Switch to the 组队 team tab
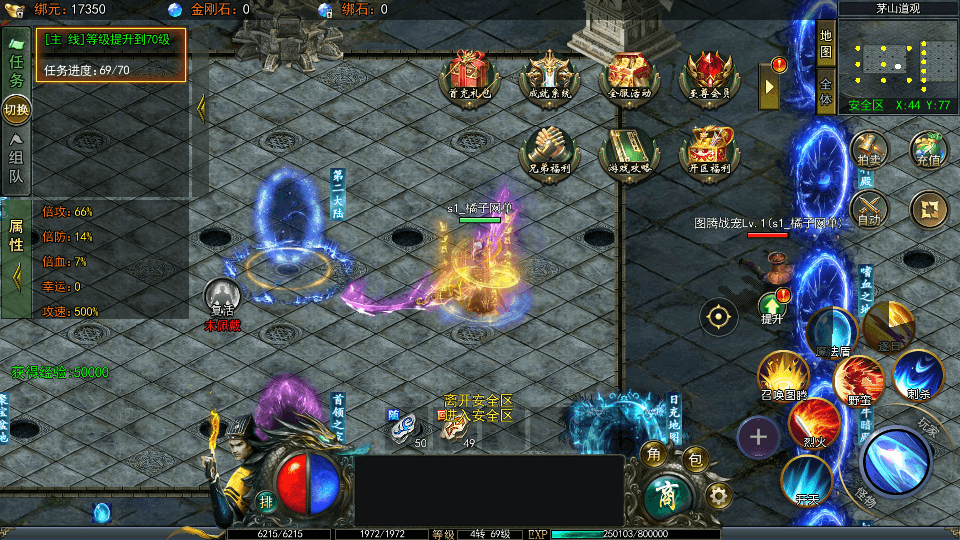The width and height of the screenshot is (960, 540). click(16, 161)
